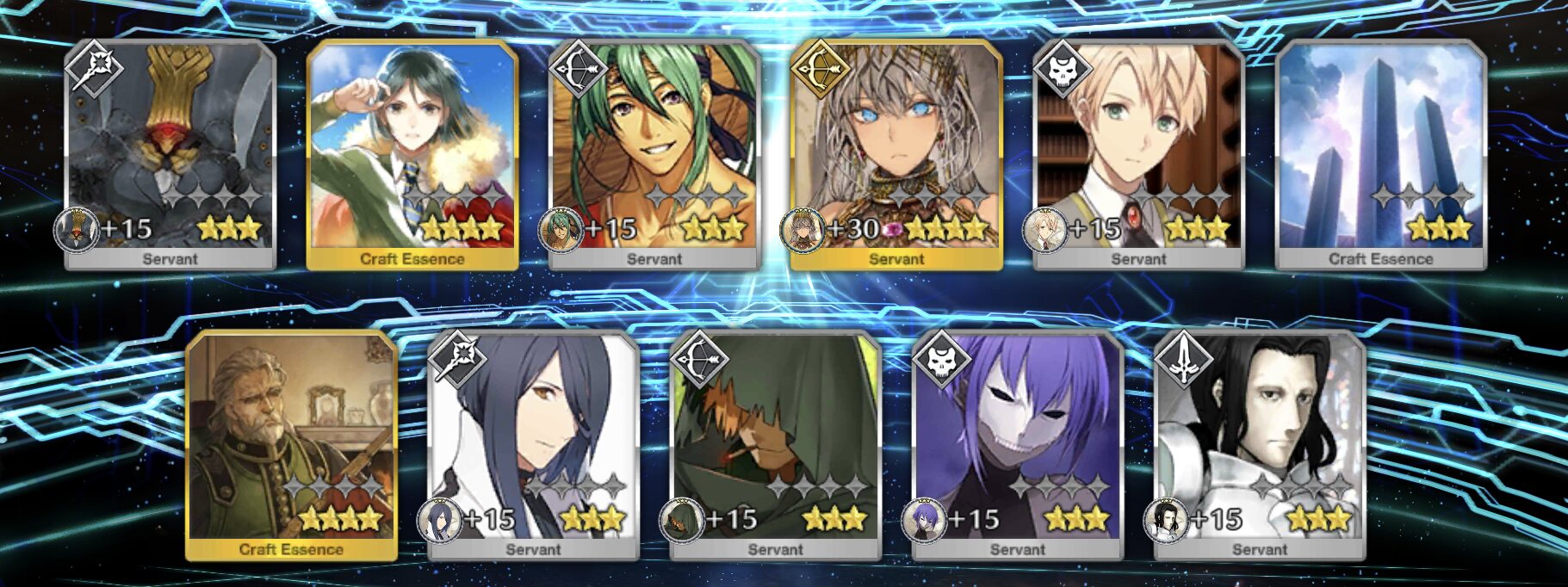Open the bearded old man Craft Essence card
Viewport: 1568px width, 587px height.
291,444
